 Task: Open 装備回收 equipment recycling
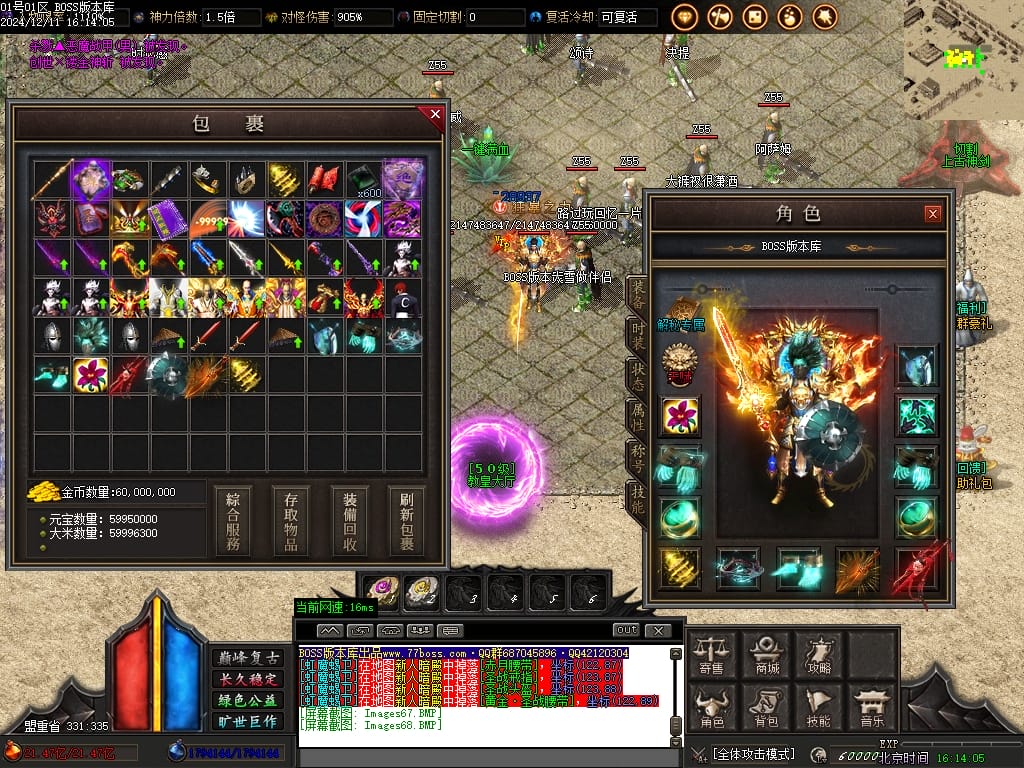[350, 521]
